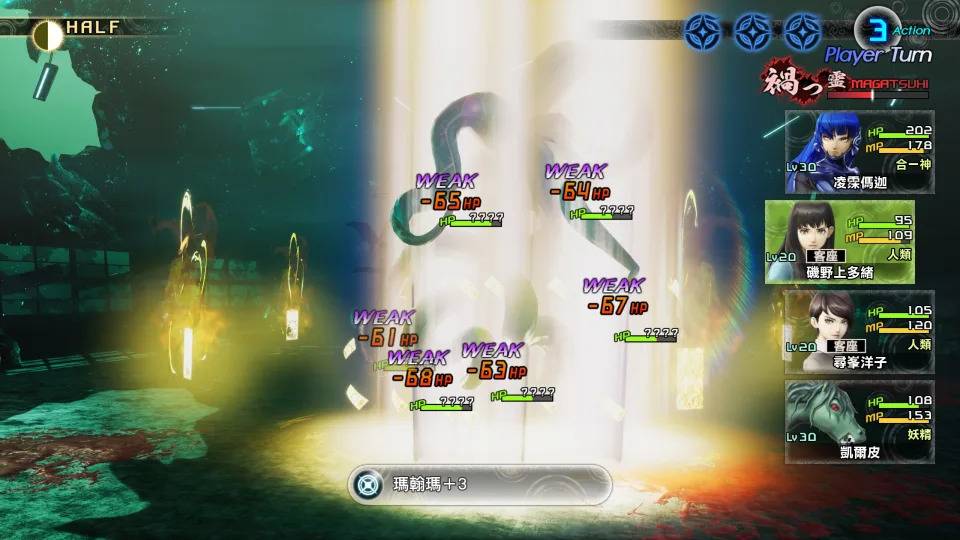
Task: Click the 瑪翰瑪+3 skill banner
Action: point(480,485)
